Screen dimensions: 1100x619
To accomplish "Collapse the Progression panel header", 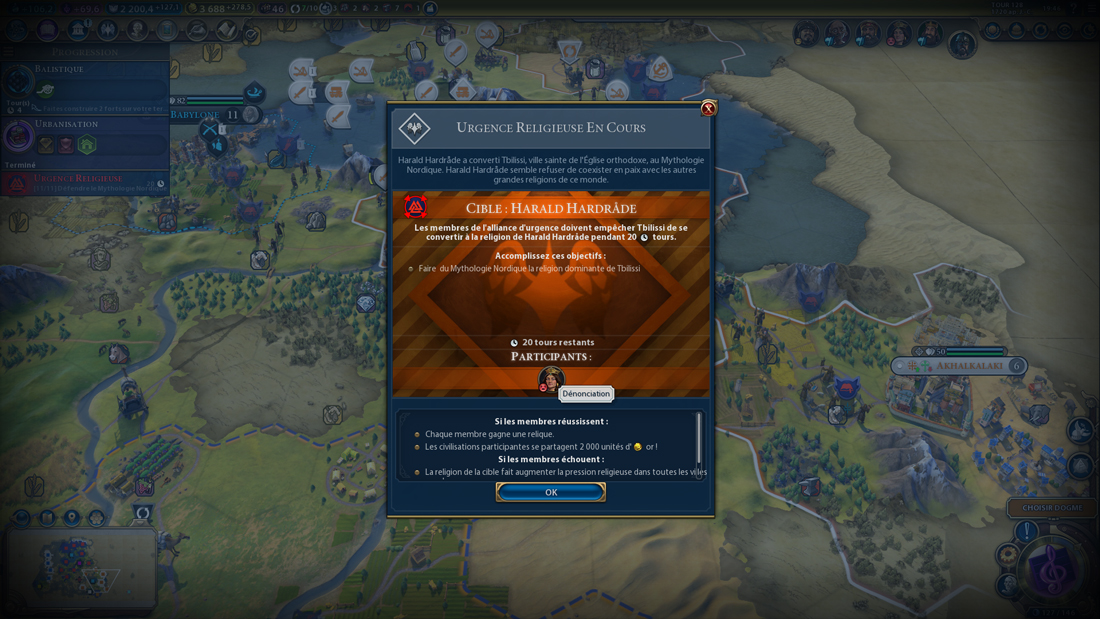I will [x=85, y=52].
